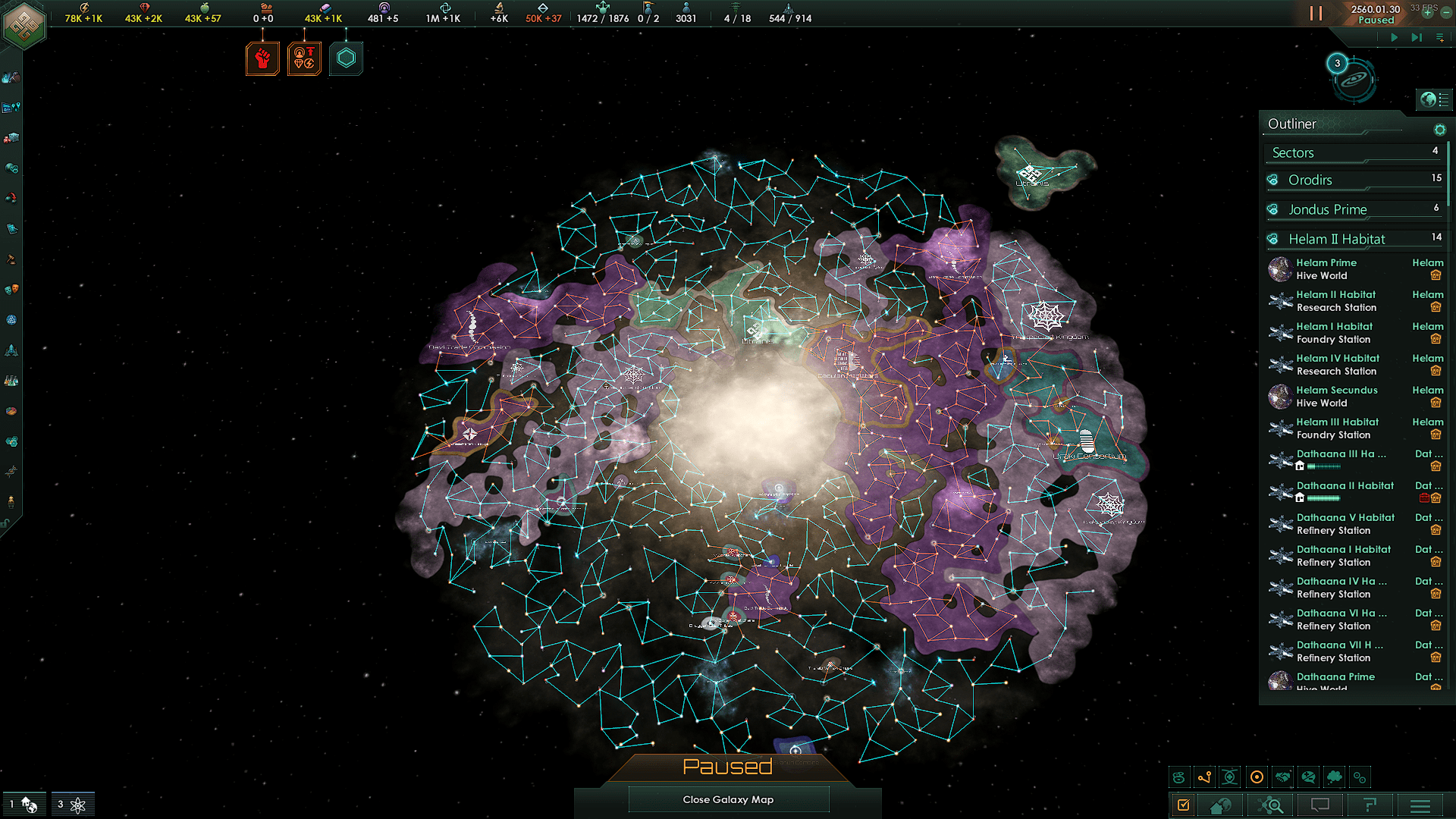Select the trade routes map mode
The height and width of the screenshot is (819, 1456).
[1204, 777]
